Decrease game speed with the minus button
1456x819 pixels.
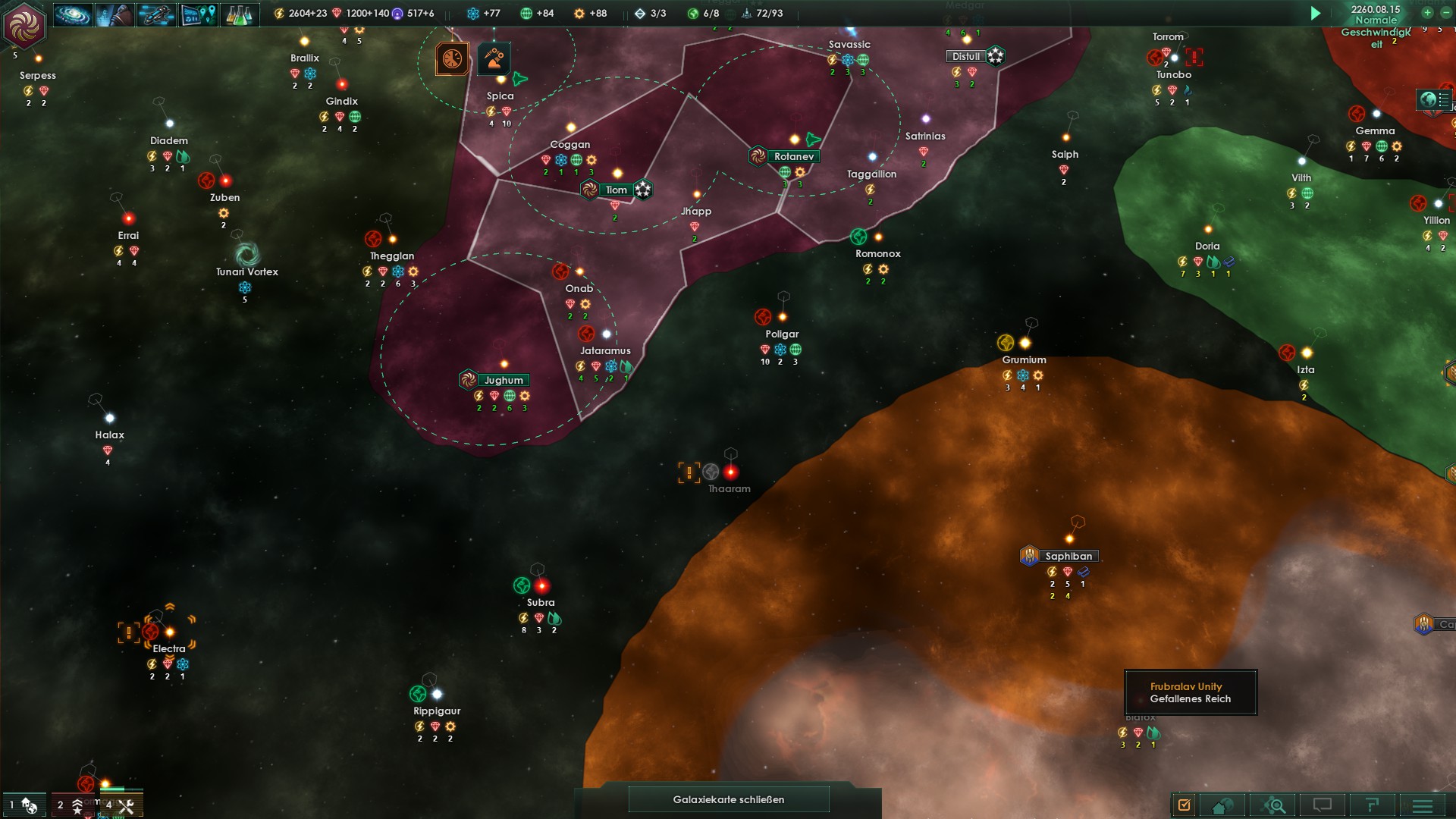point(1445,12)
